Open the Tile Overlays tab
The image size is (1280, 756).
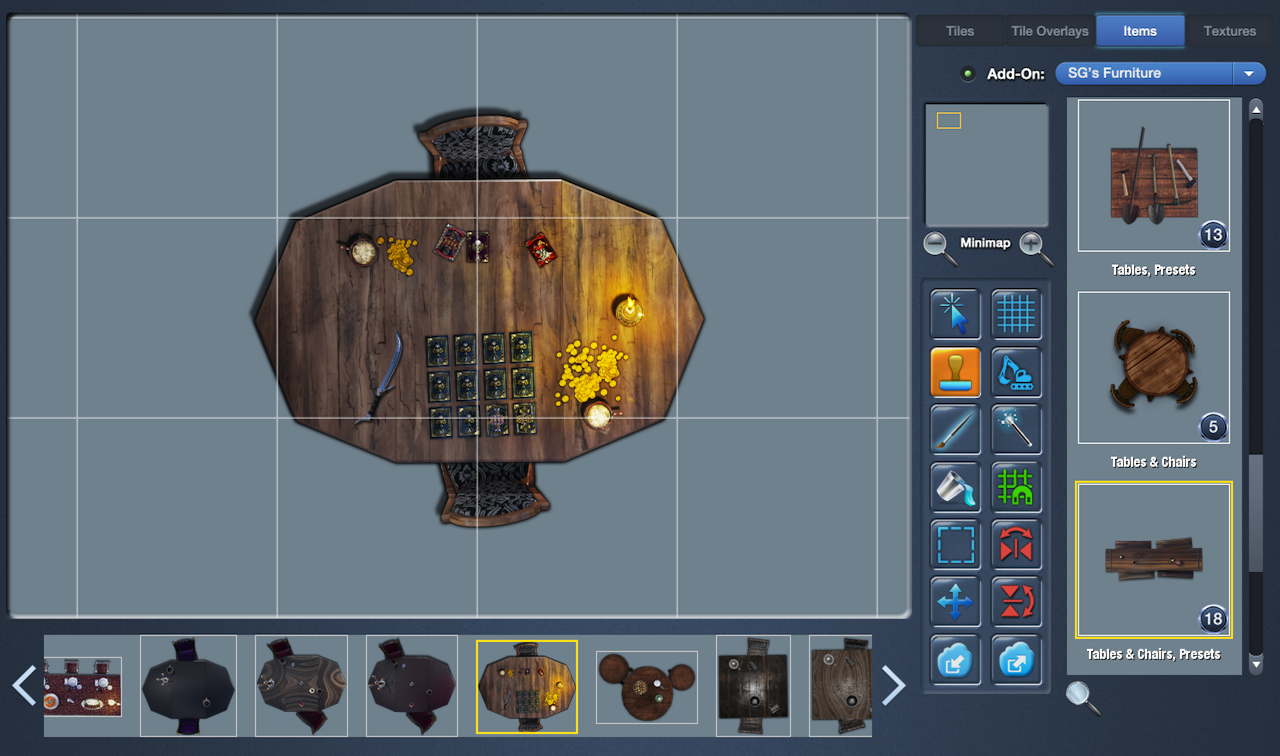coord(1048,31)
